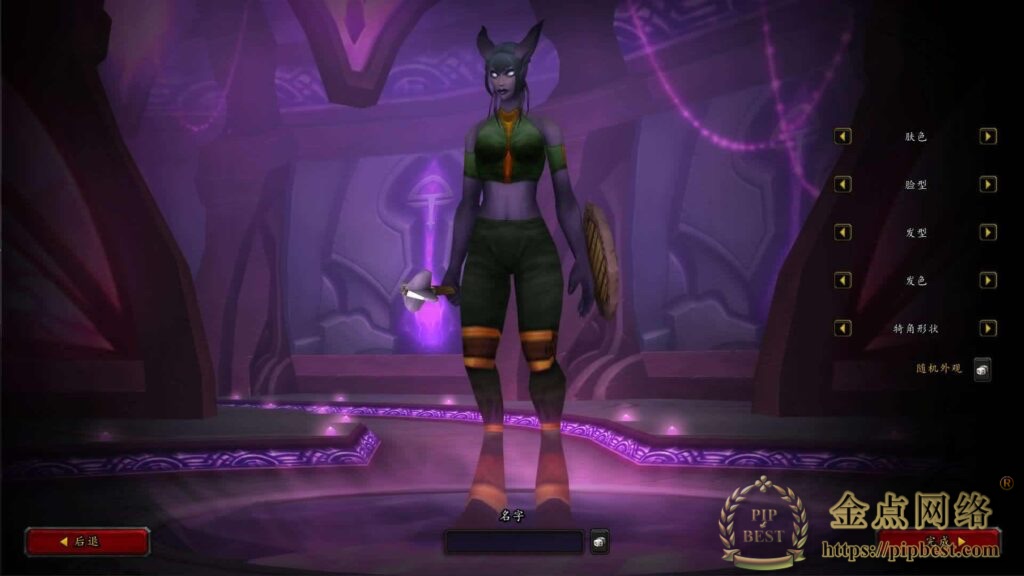This screenshot has height=576, width=1024.
Task: Randomize appearance with the 随机外观 dice button
Action: coord(982,369)
